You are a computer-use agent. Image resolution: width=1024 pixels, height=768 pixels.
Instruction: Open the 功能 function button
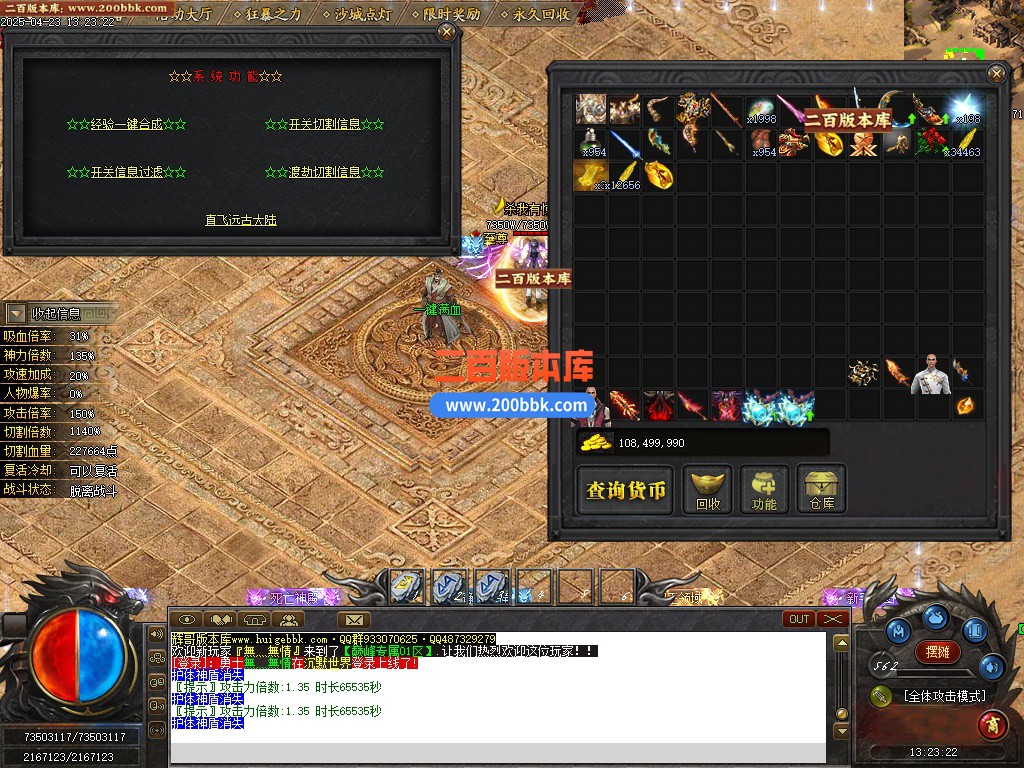[765, 491]
